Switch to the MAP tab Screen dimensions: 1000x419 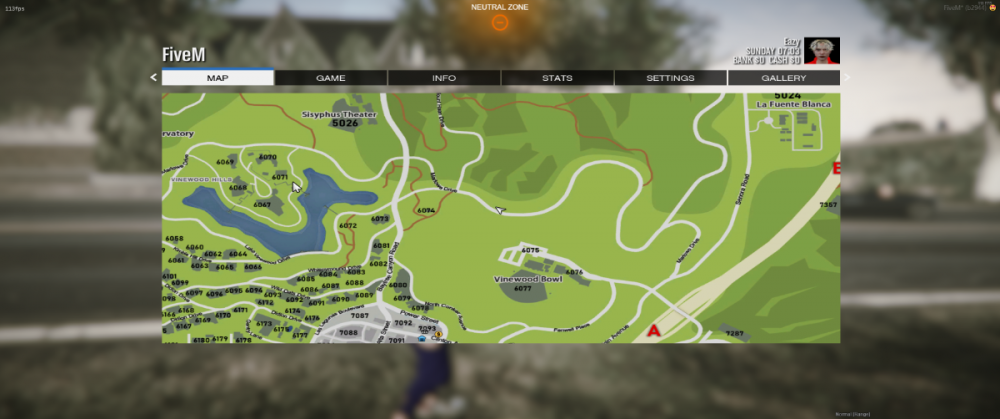click(217, 77)
